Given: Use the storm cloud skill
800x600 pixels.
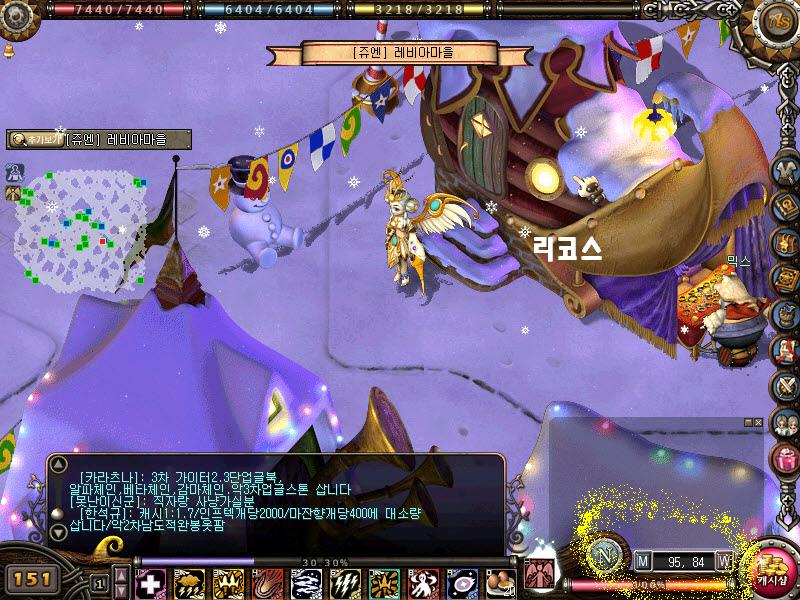Looking at the screenshot, I should click(189, 582).
